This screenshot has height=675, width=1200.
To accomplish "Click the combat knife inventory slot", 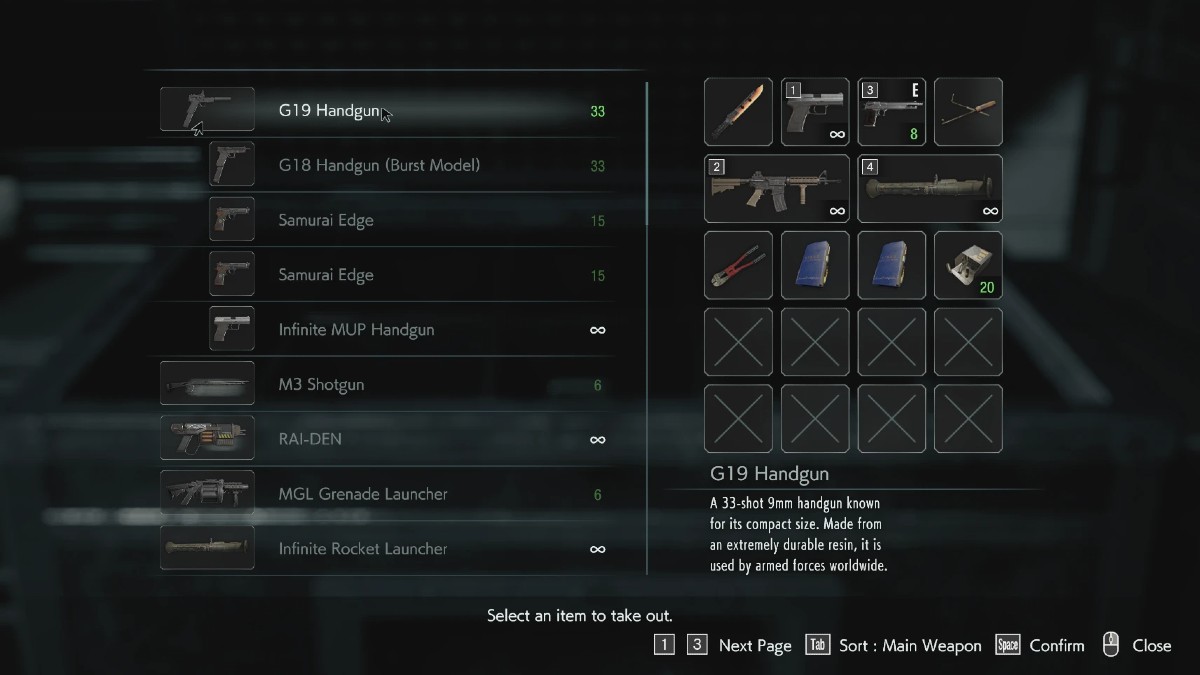I will click(738, 112).
